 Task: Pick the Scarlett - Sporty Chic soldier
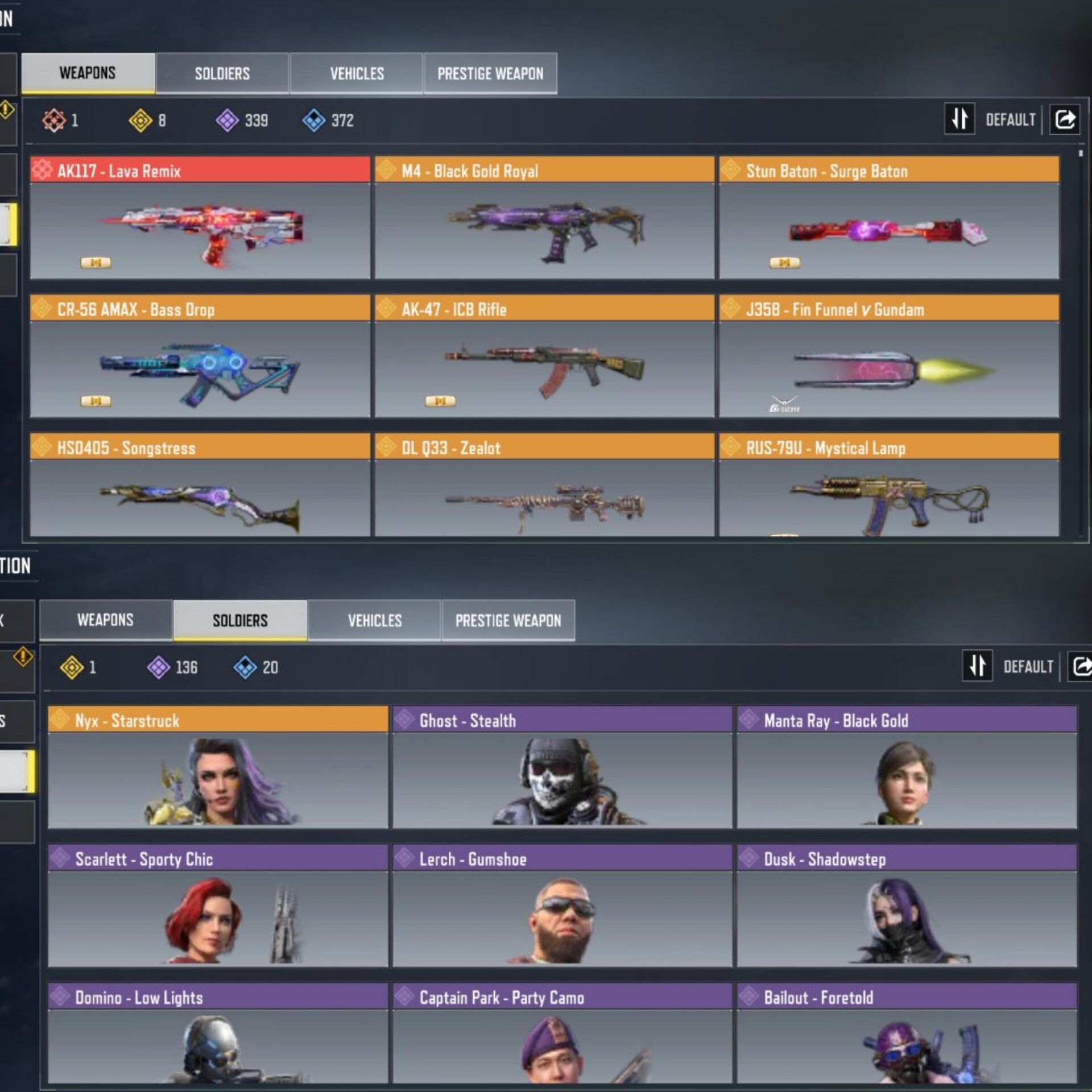click(218, 906)
